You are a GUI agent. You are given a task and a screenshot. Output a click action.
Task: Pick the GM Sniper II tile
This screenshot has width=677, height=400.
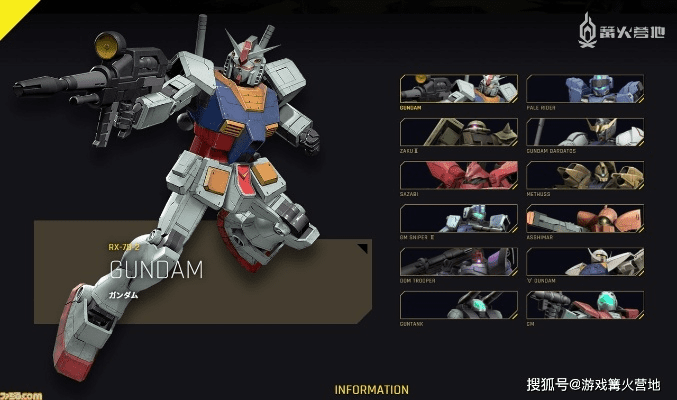pos(459,218)
